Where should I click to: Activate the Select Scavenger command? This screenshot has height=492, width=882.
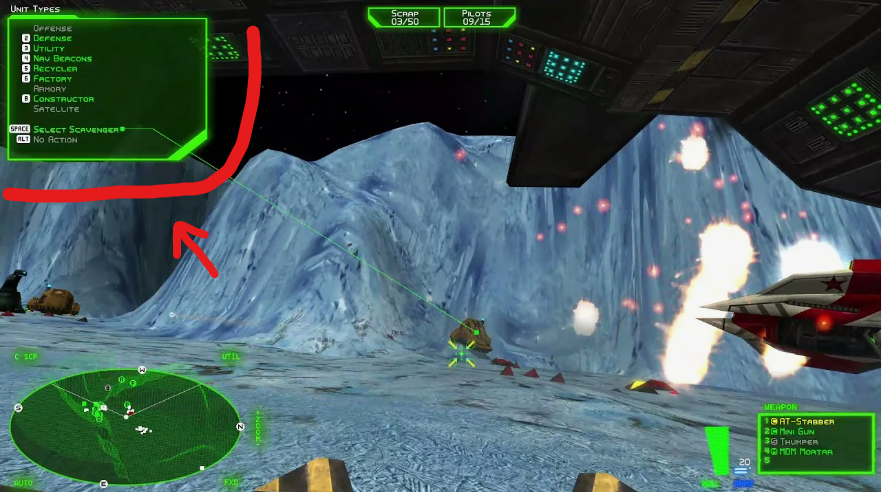click(x=76, y=129)
